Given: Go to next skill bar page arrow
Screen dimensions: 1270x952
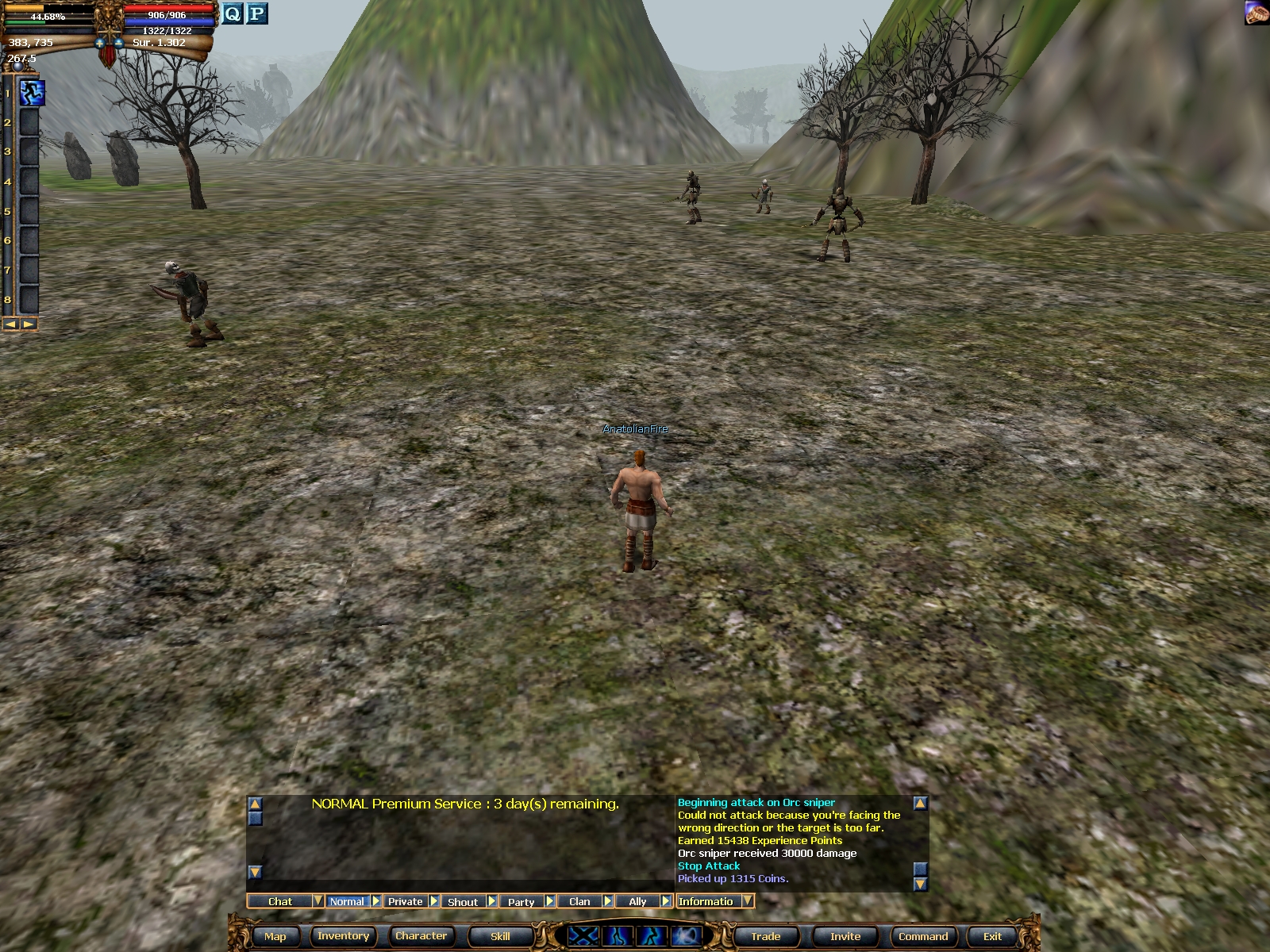Looking at the screenshot, I should [29, 324].
